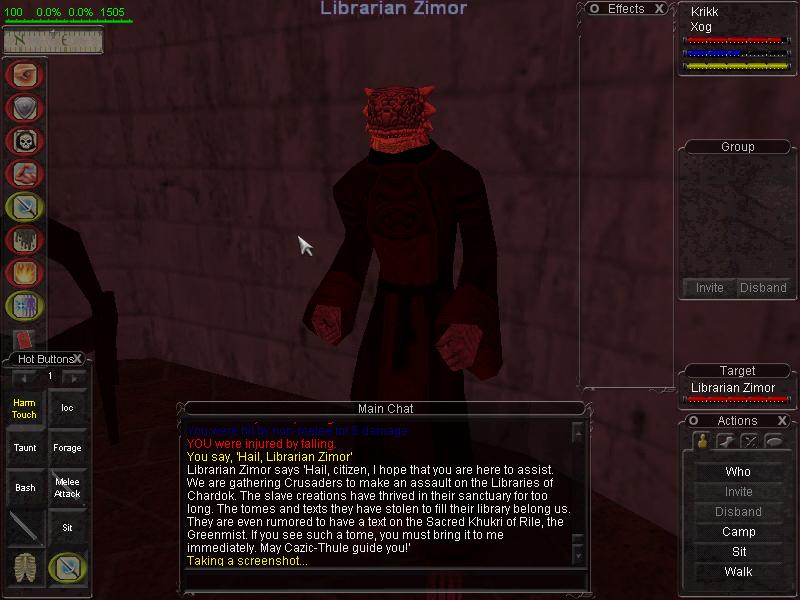Switch to the Actions combat tab with crossed swords
Viewport: 800px width, 600px height.
pos(749,441)
